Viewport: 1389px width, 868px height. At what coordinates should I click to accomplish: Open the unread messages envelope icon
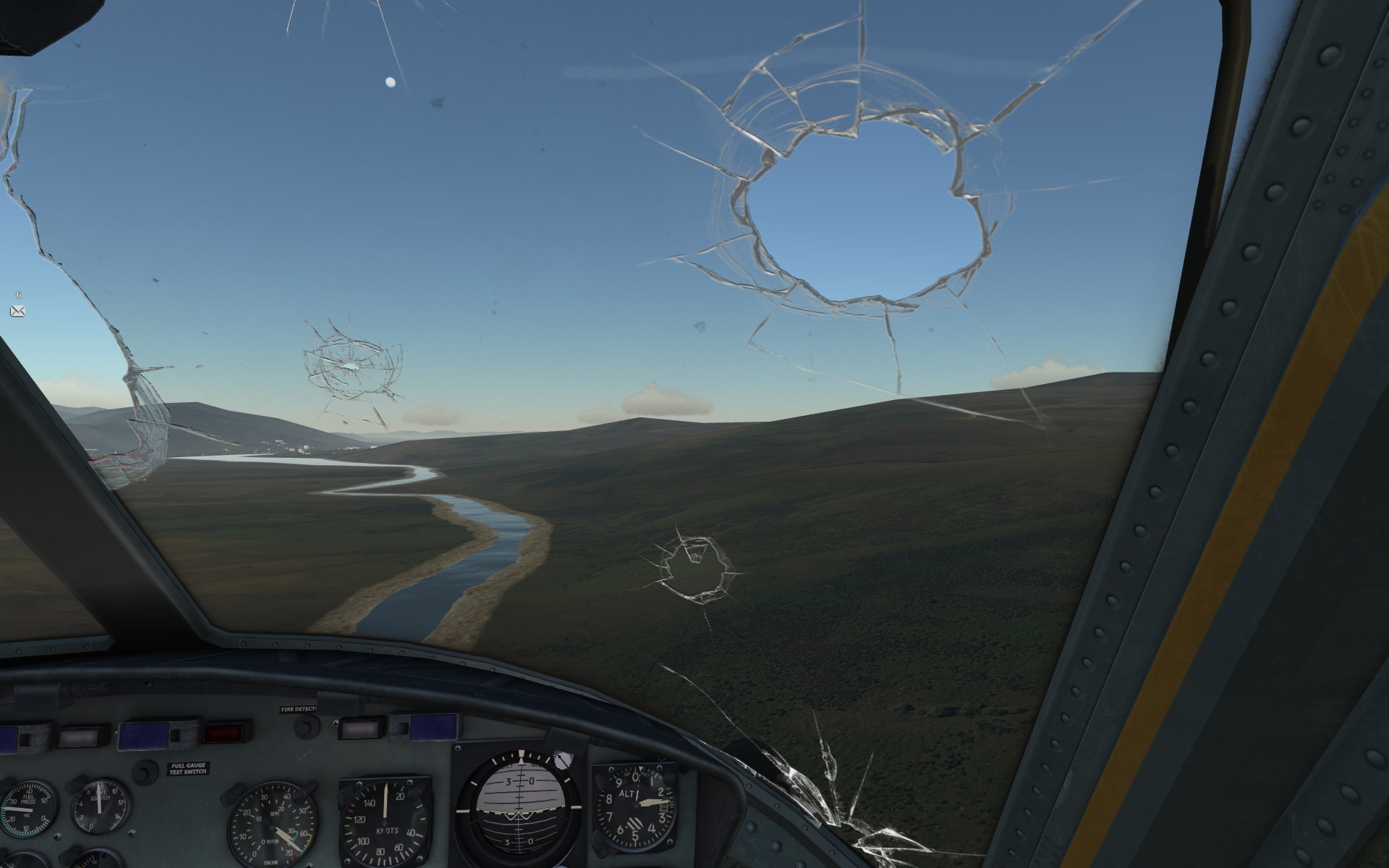click(x=18, y=311)
